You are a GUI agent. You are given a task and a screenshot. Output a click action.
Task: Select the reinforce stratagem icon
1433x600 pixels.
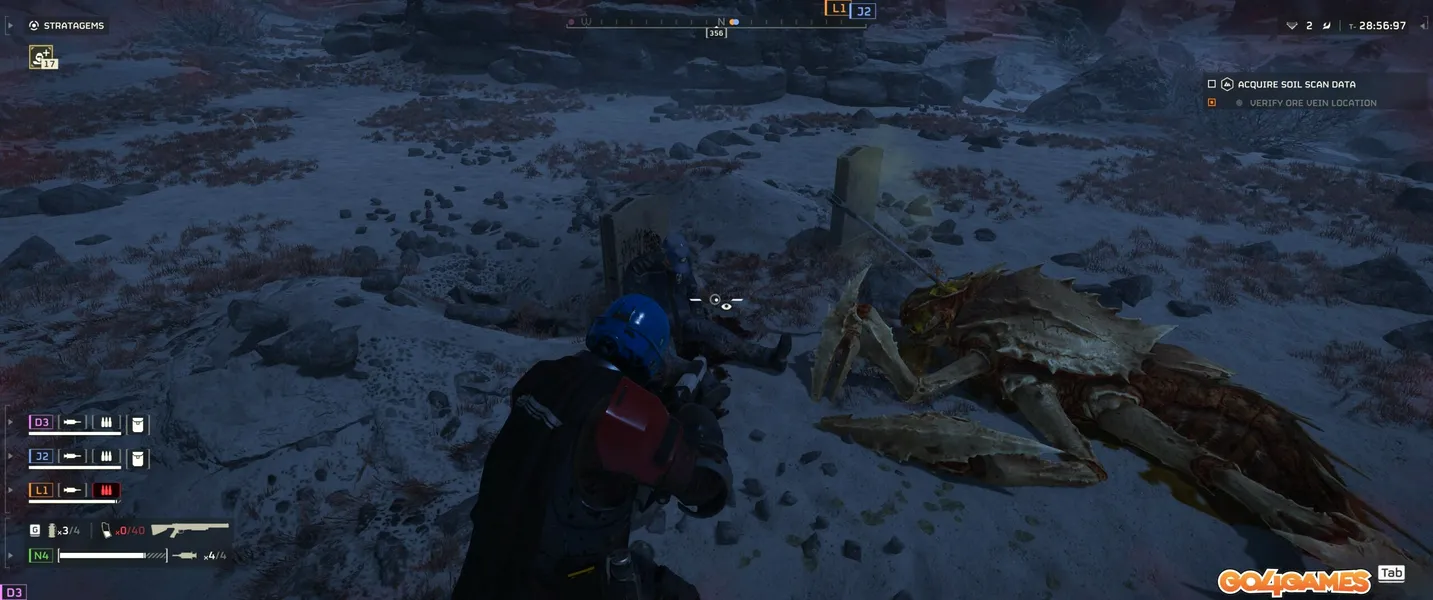42,57
